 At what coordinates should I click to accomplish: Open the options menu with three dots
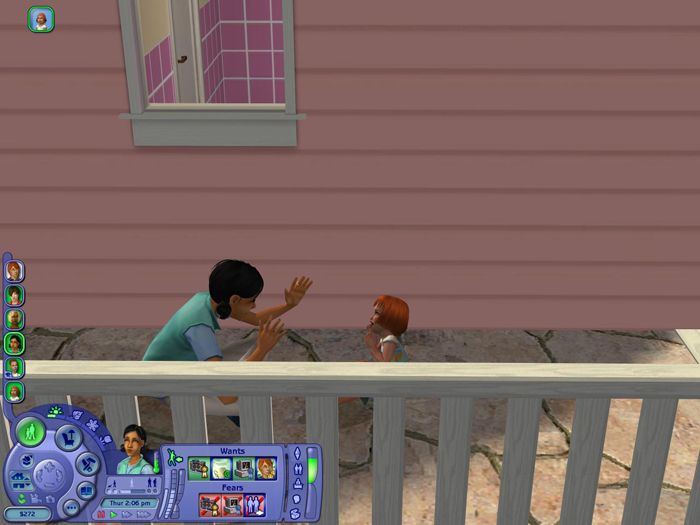[x=71, y=507]
